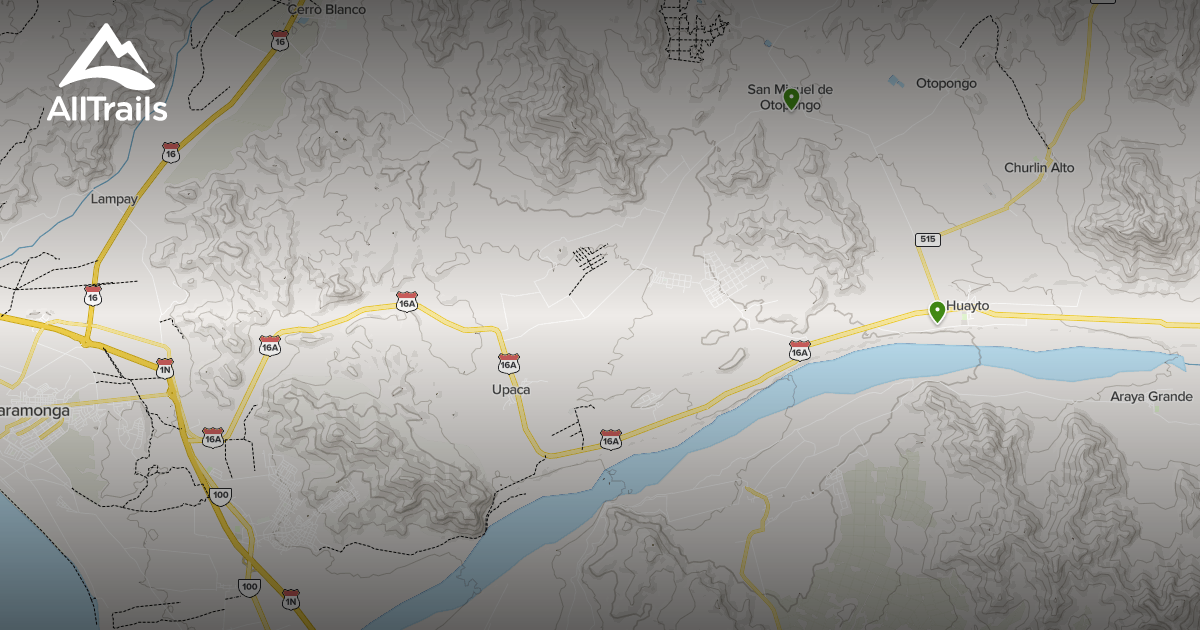1200x630 pixels.
Task: Select the green trail marker near Huayto
Action: 937,311
